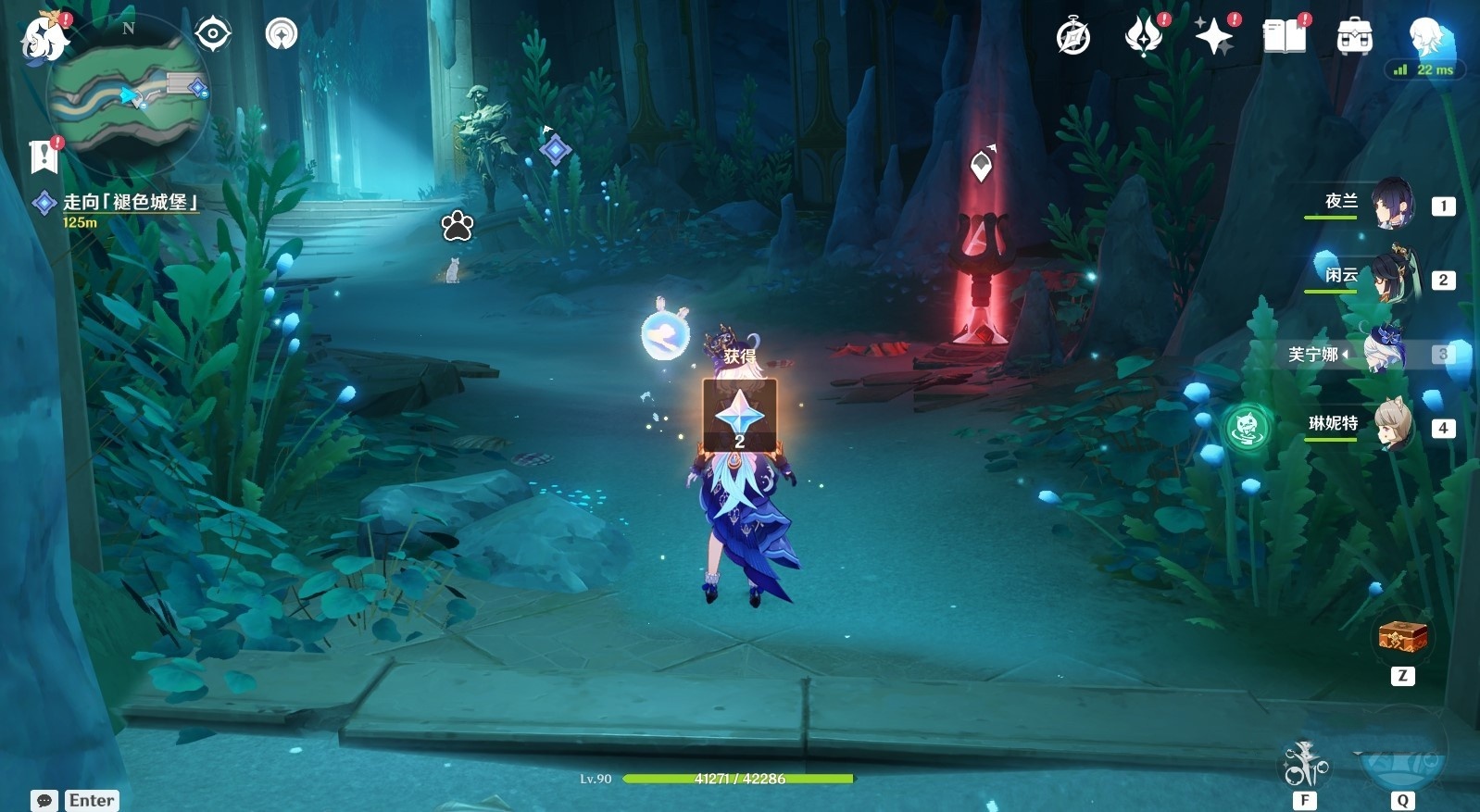
Task: Click the target circle icon beside minimap
Action: pos(213,34)
